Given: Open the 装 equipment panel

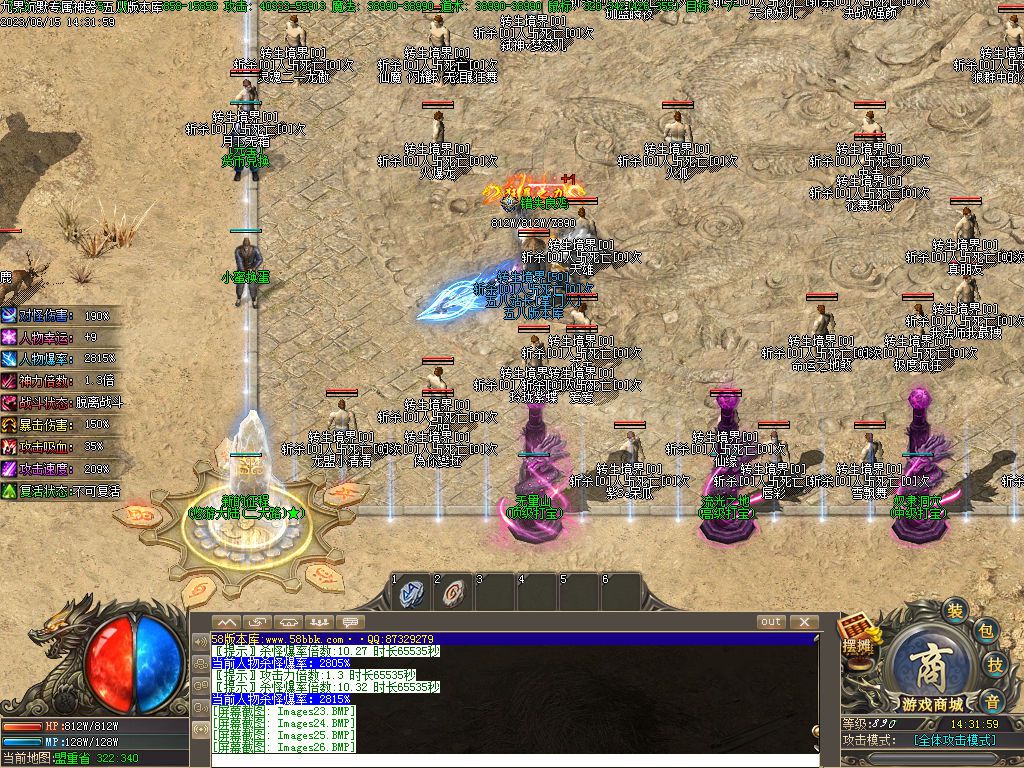Looking at the screenshot, I should [x=956, y=611].
